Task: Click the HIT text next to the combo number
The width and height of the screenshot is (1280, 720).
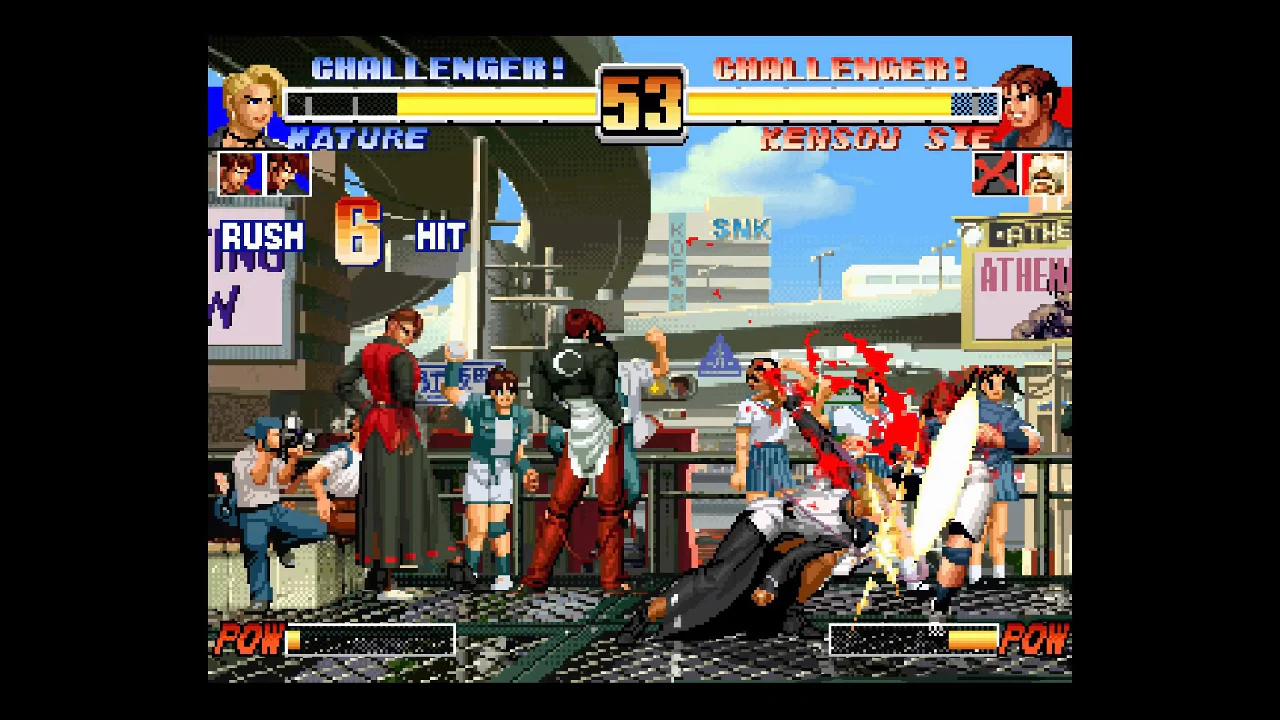Action: (438, 237)
